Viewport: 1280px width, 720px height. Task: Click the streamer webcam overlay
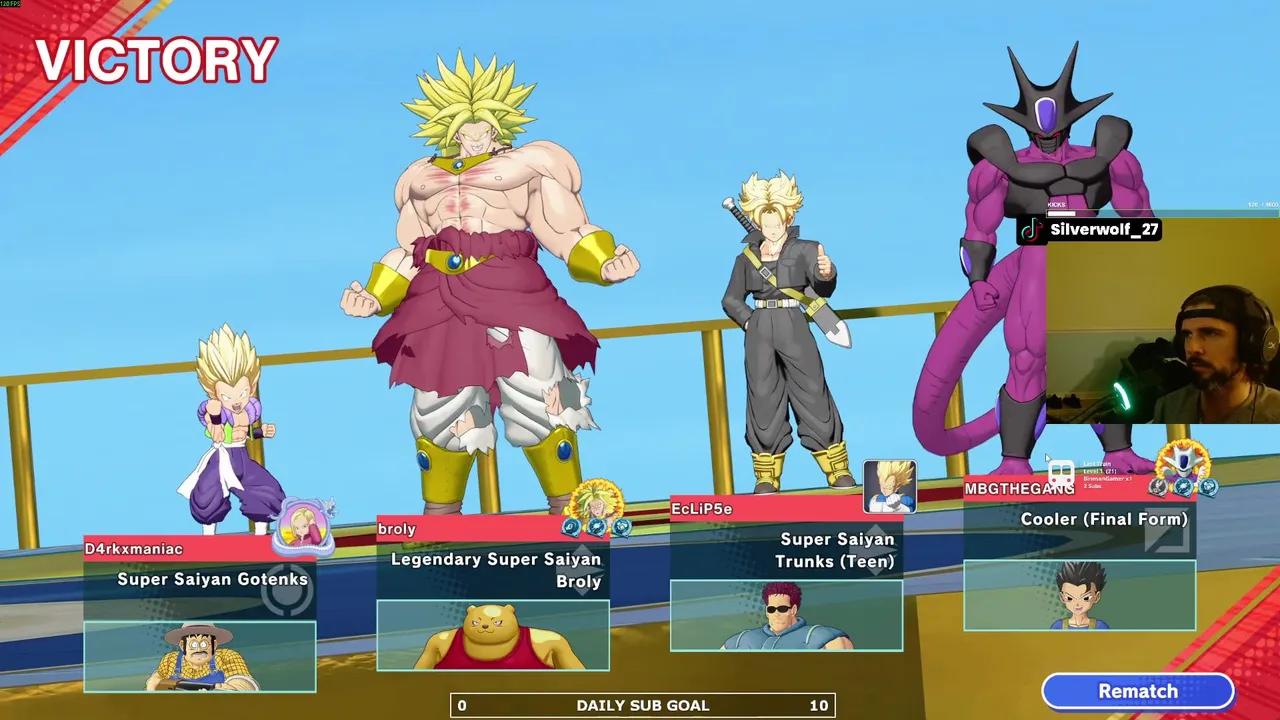[x=1162, y=330]
